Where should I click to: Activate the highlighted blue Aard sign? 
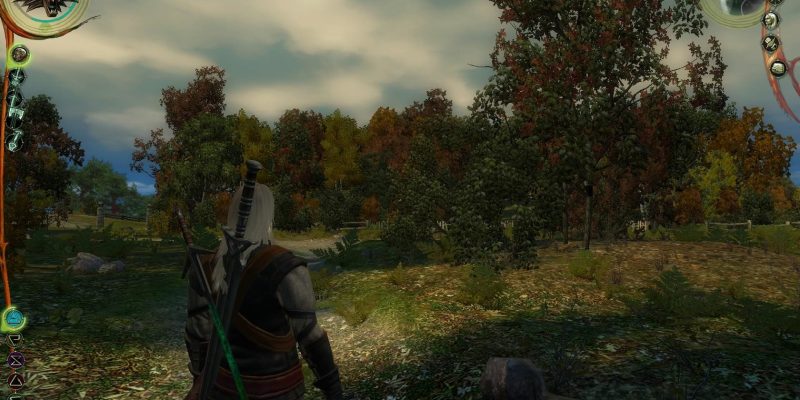[13, 319]
